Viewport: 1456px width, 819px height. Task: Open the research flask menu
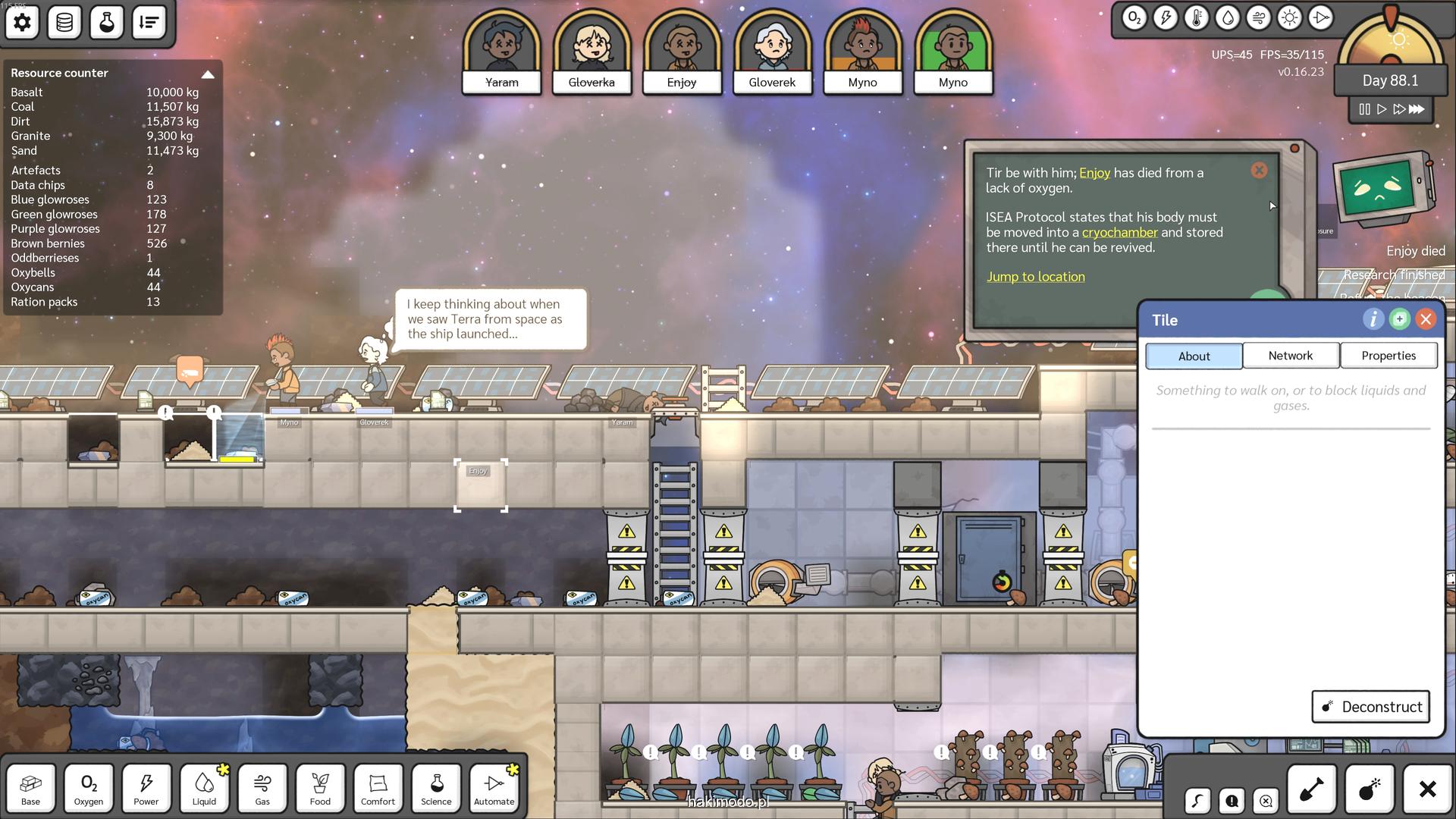107,23
